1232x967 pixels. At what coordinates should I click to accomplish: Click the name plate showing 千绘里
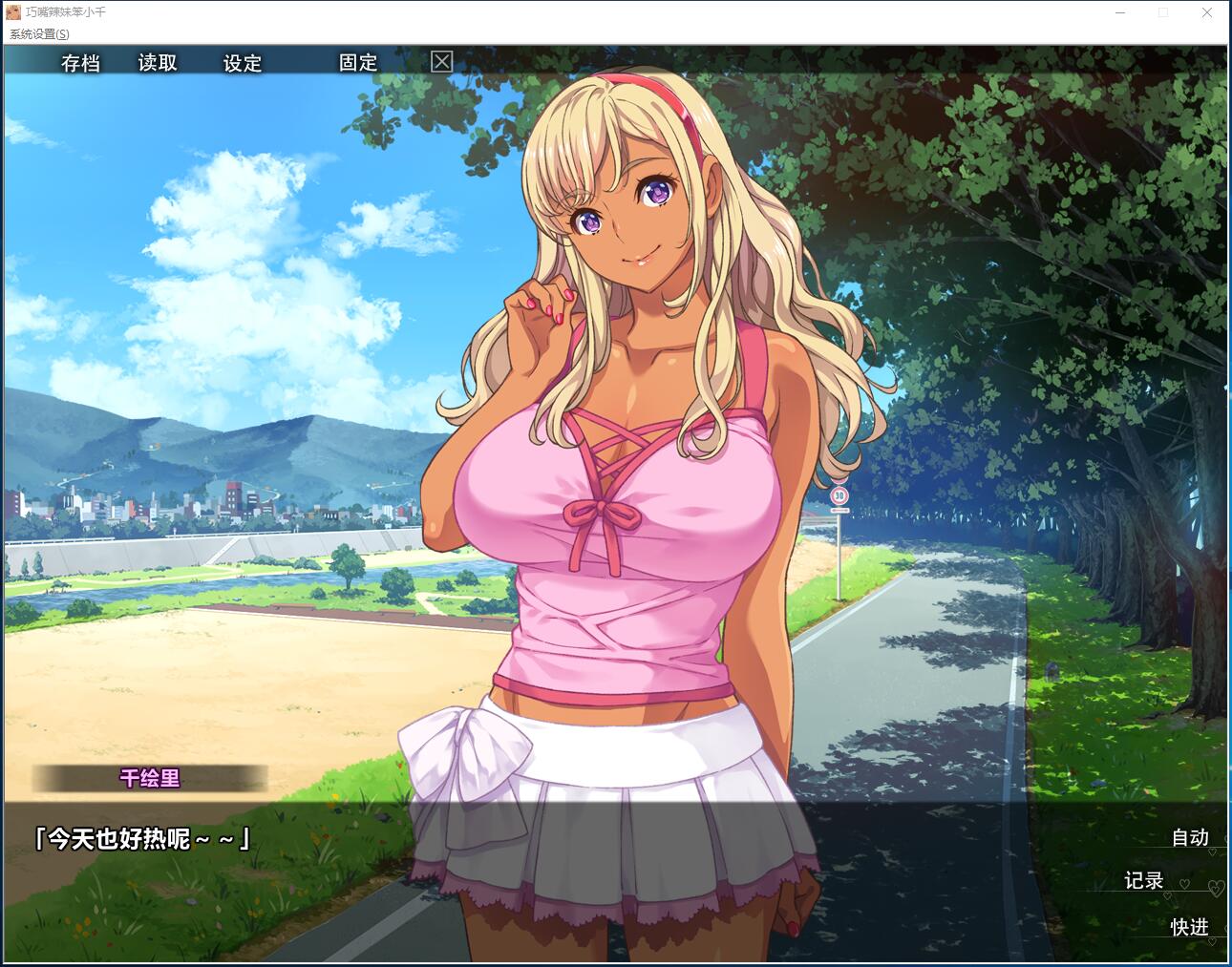point(148,779)
